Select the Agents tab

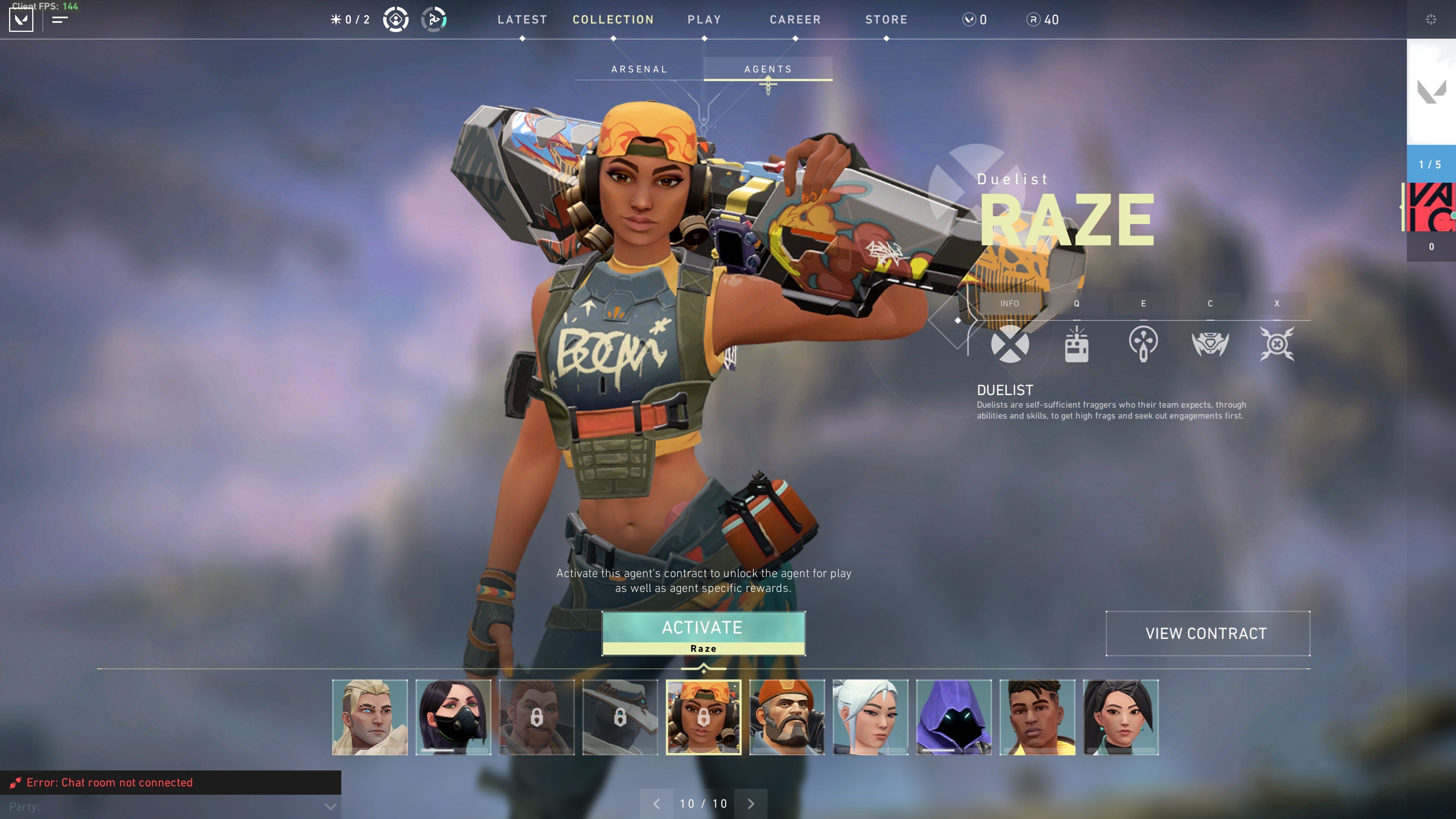pyautogui.click(x=767, y=69)
